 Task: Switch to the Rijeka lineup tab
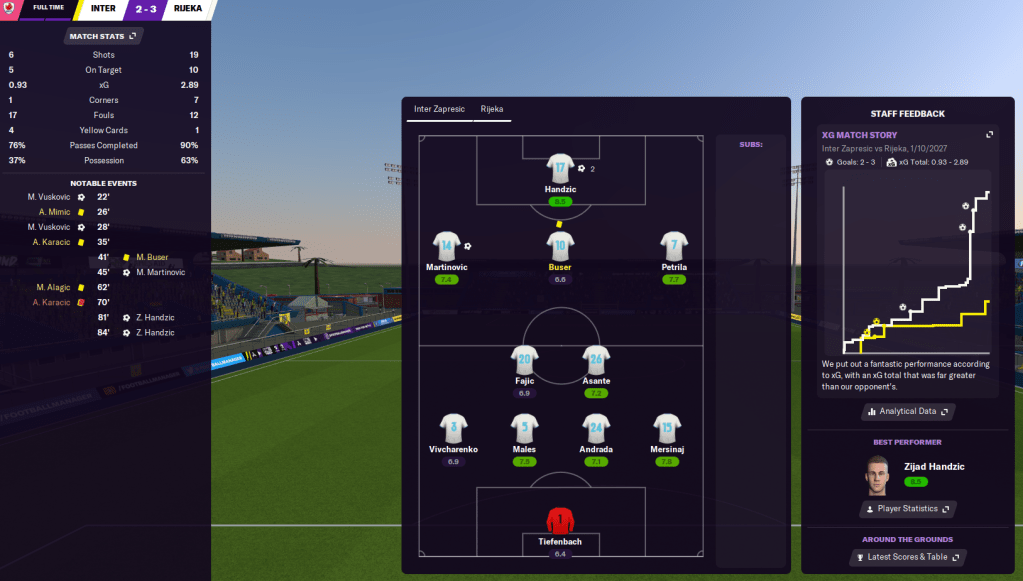pyautogui.click(x=492, y=109)
